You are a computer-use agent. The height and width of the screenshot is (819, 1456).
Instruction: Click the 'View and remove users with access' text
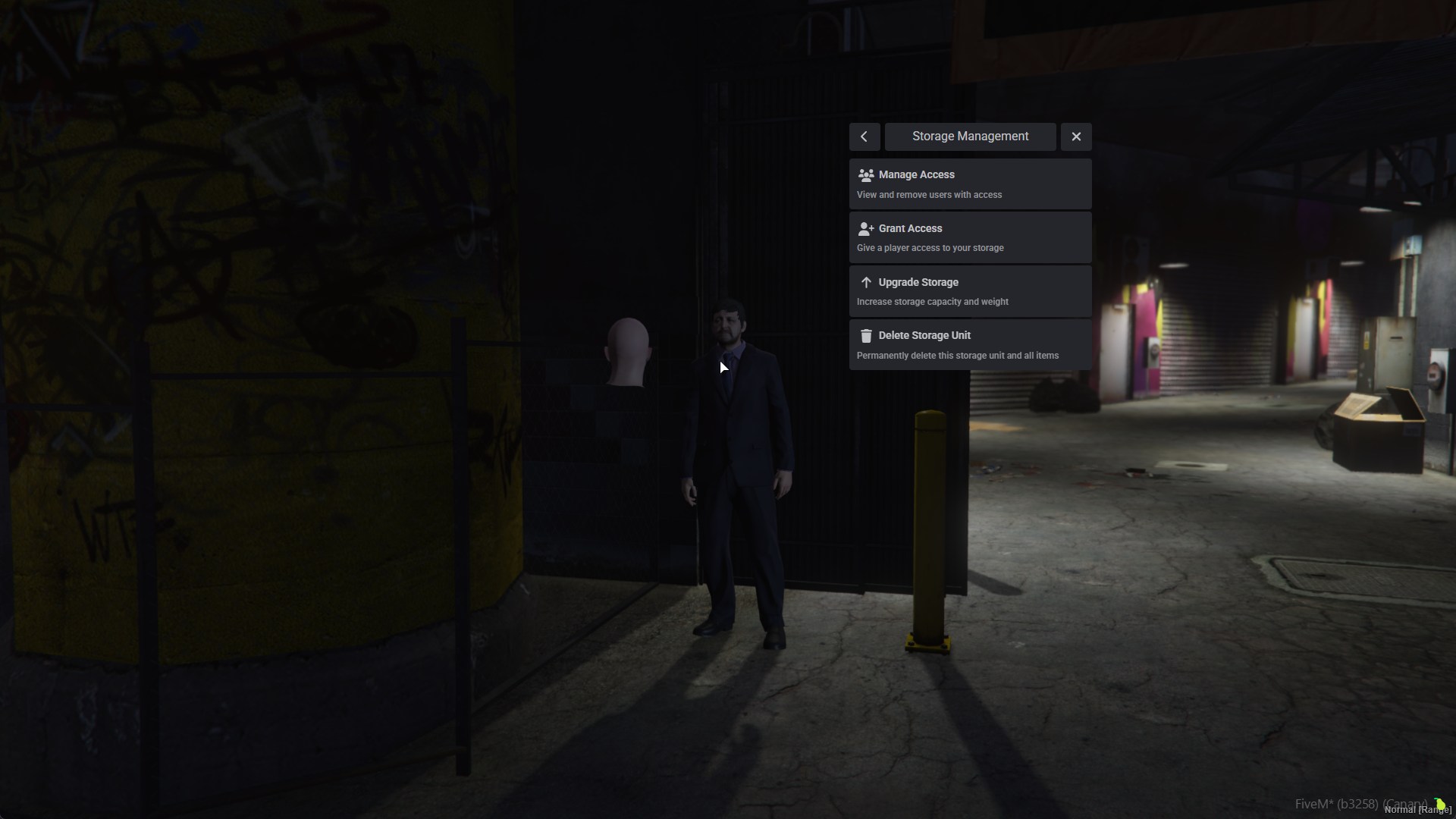pos(929,195)
